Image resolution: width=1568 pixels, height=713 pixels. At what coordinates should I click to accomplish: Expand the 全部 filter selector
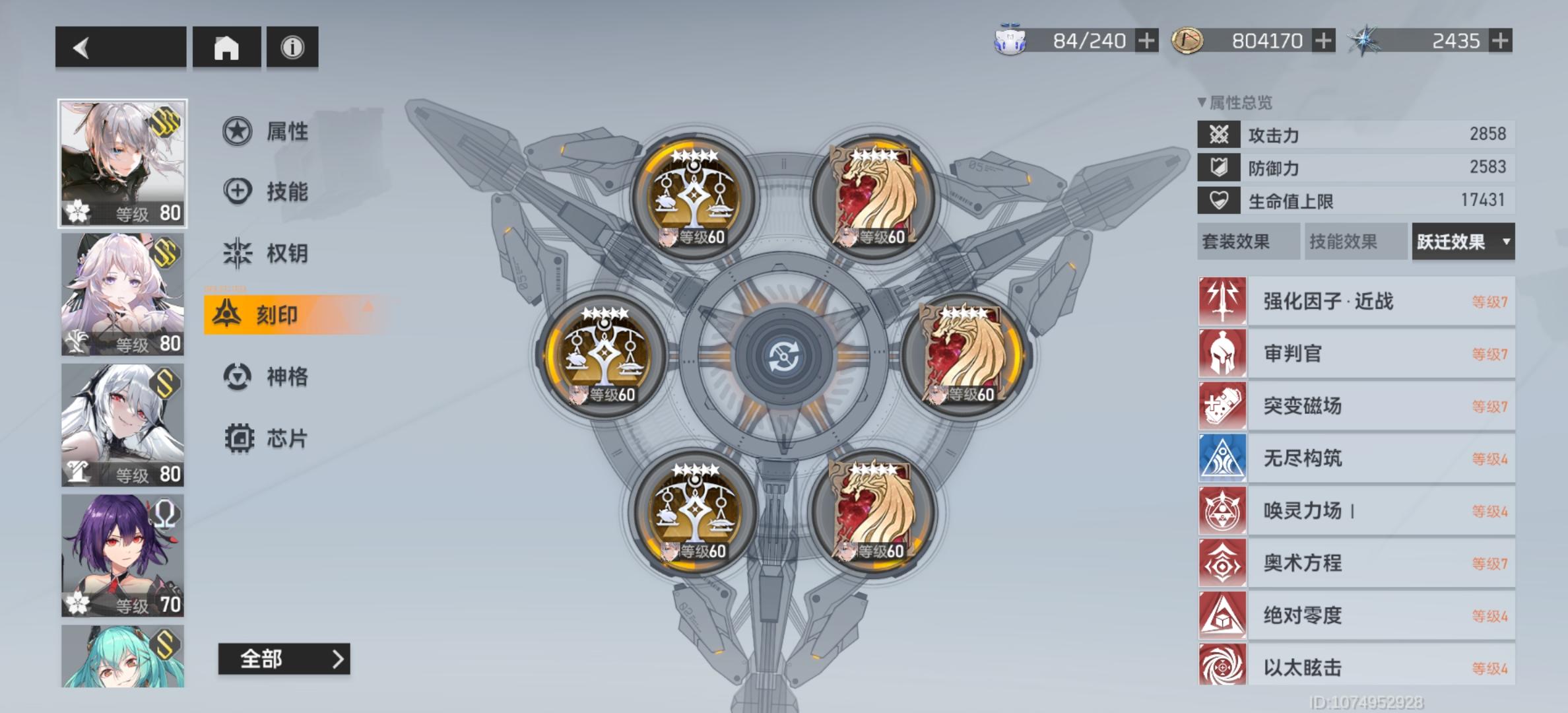285,659
